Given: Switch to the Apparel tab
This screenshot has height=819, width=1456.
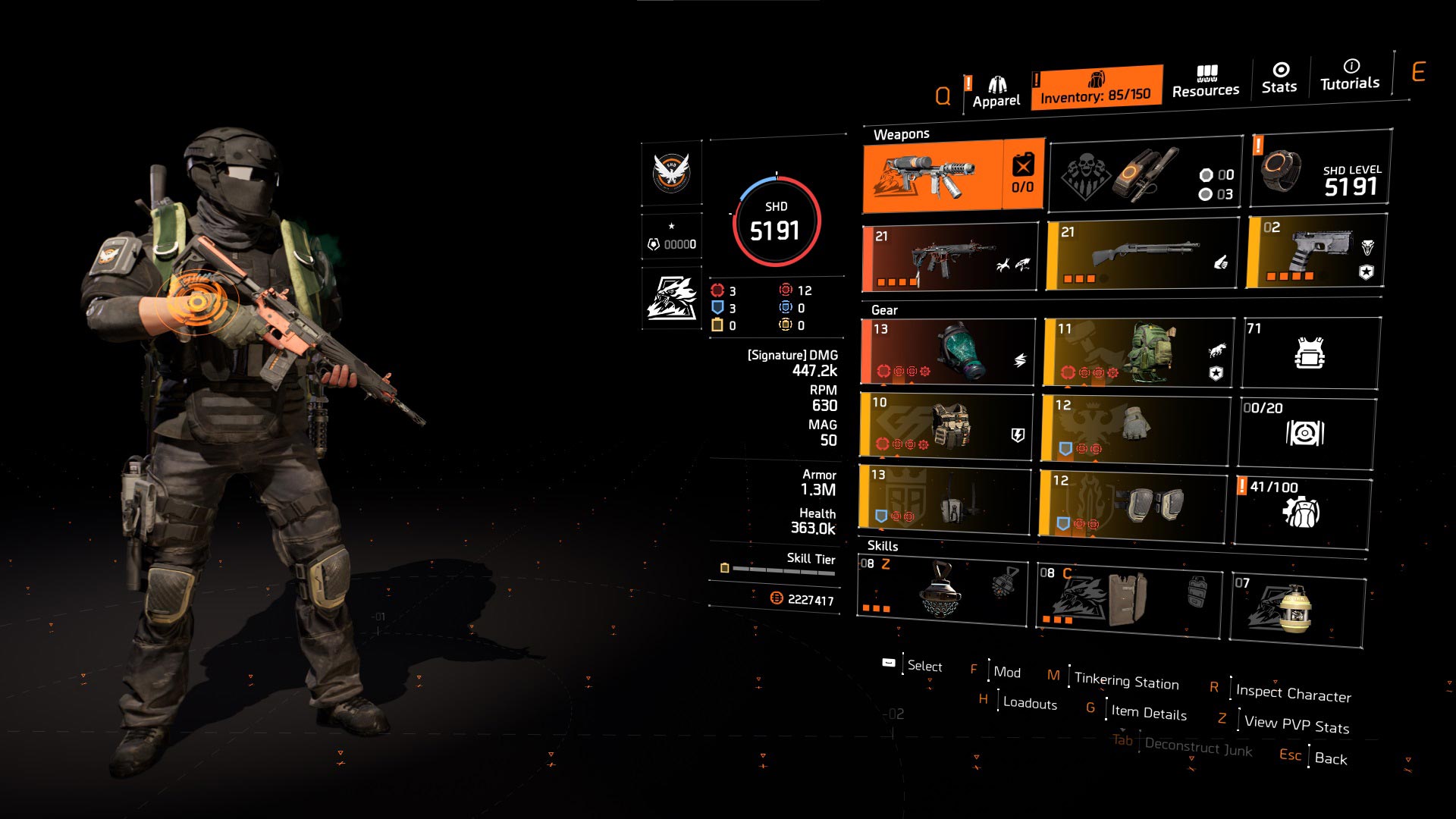Looking at the screenshot, I should pyautogui.click(x=996, y=93).
